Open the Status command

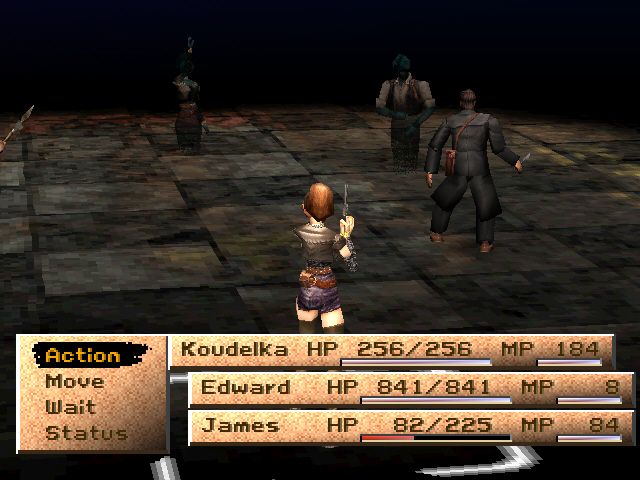coord(86,433)
